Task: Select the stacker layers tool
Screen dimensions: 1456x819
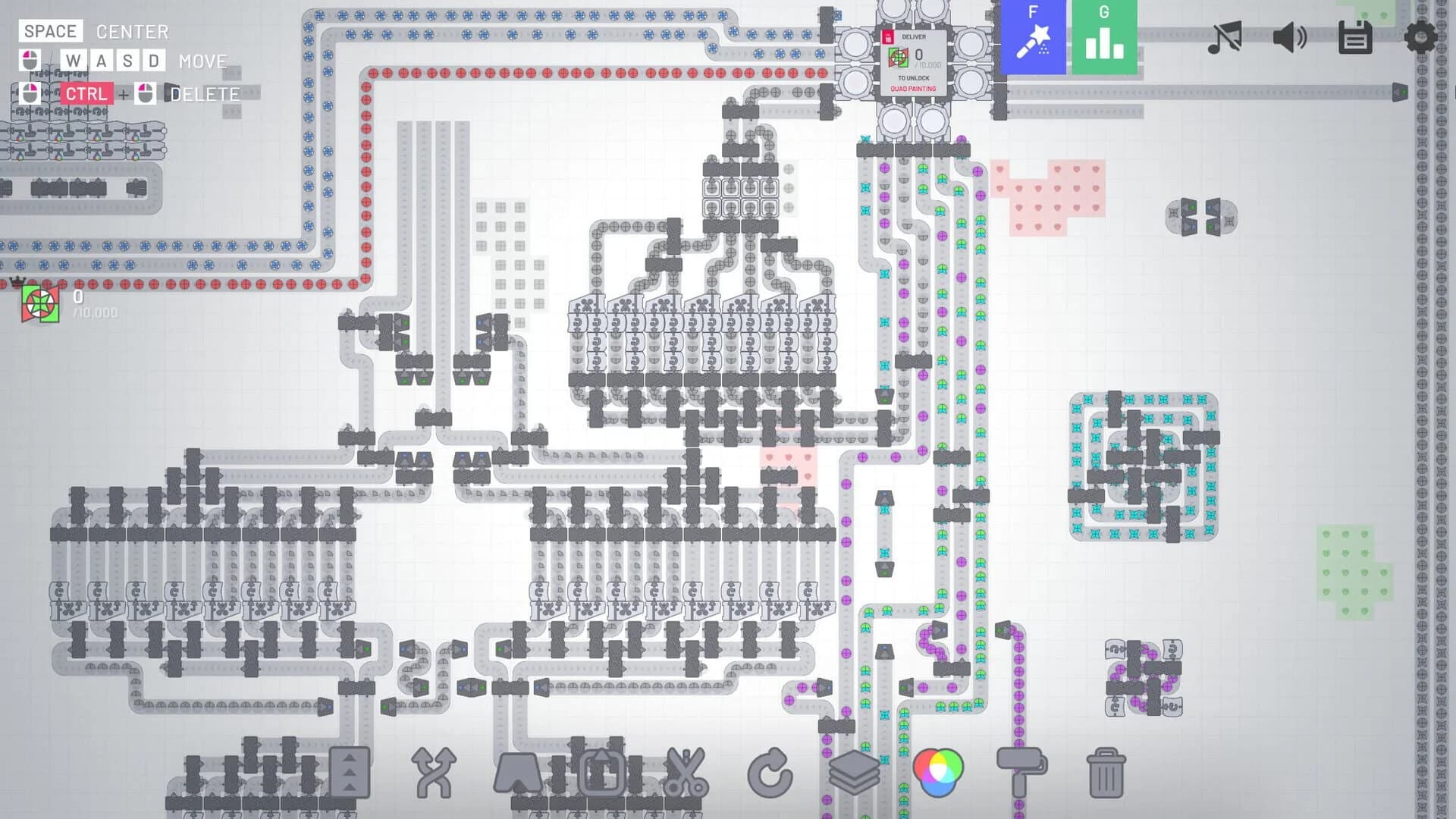Action: (x=856, y=773)
